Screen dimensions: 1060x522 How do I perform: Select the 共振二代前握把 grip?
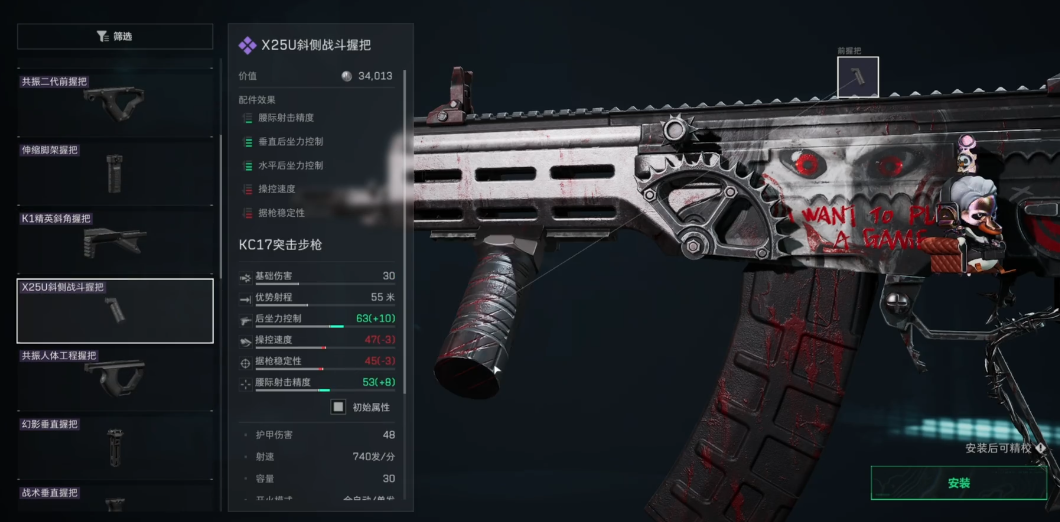115,102
